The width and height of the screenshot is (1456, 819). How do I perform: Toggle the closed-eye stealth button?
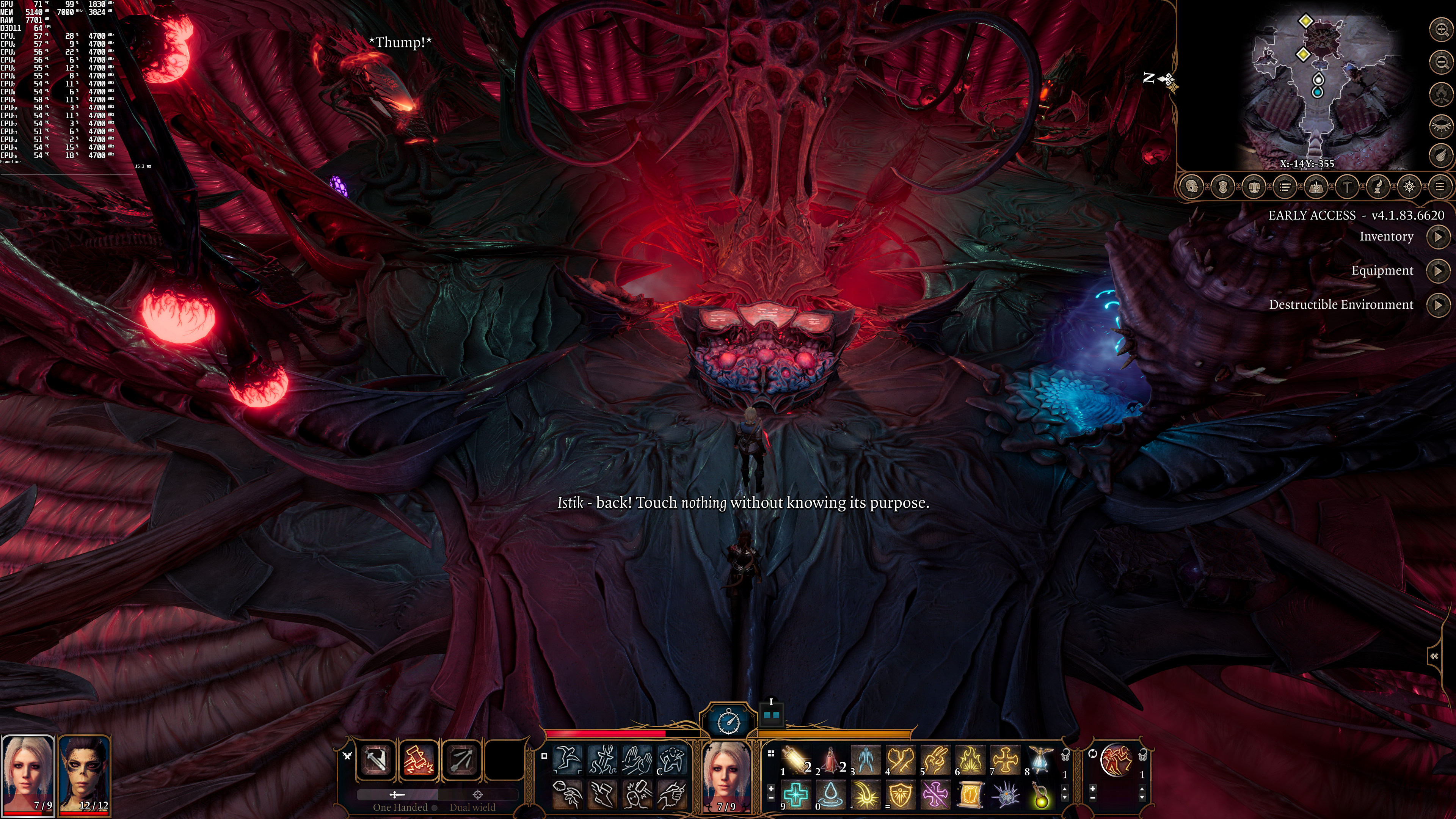tap(1441, 126)
